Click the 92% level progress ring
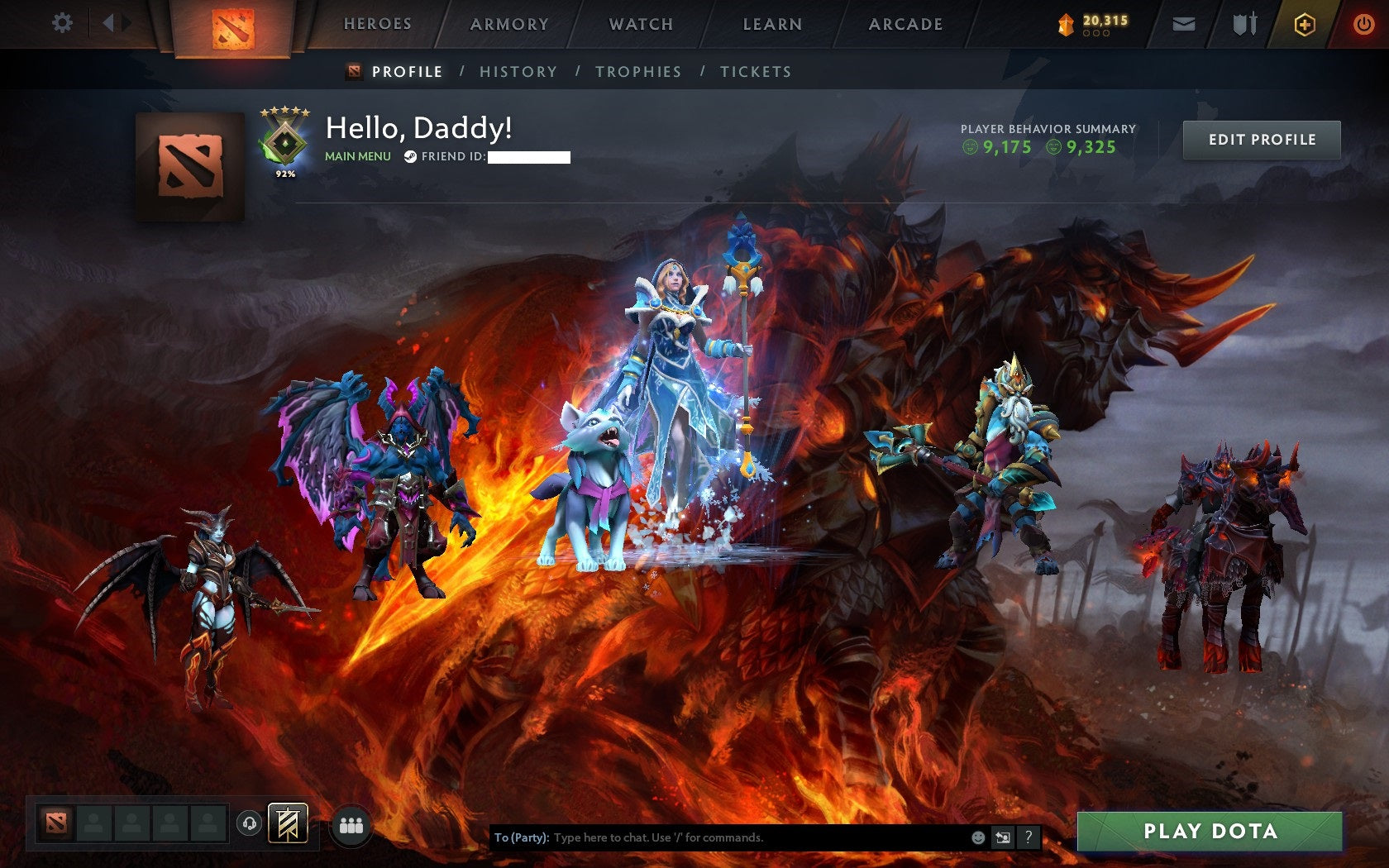The height and width of the screenshot is (868, 1389). point(284,172)
